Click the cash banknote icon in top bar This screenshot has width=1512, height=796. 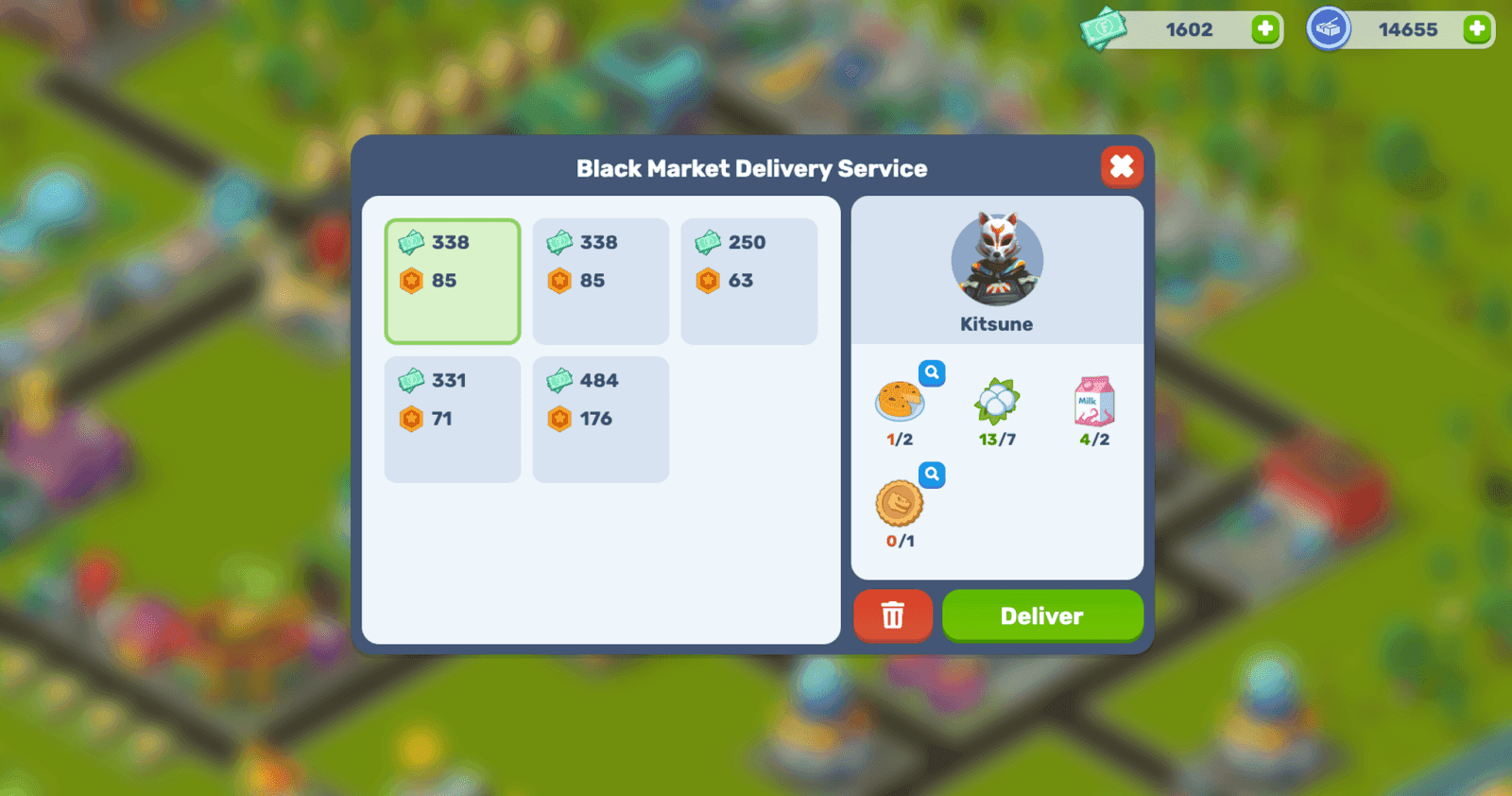(1103, 29)
